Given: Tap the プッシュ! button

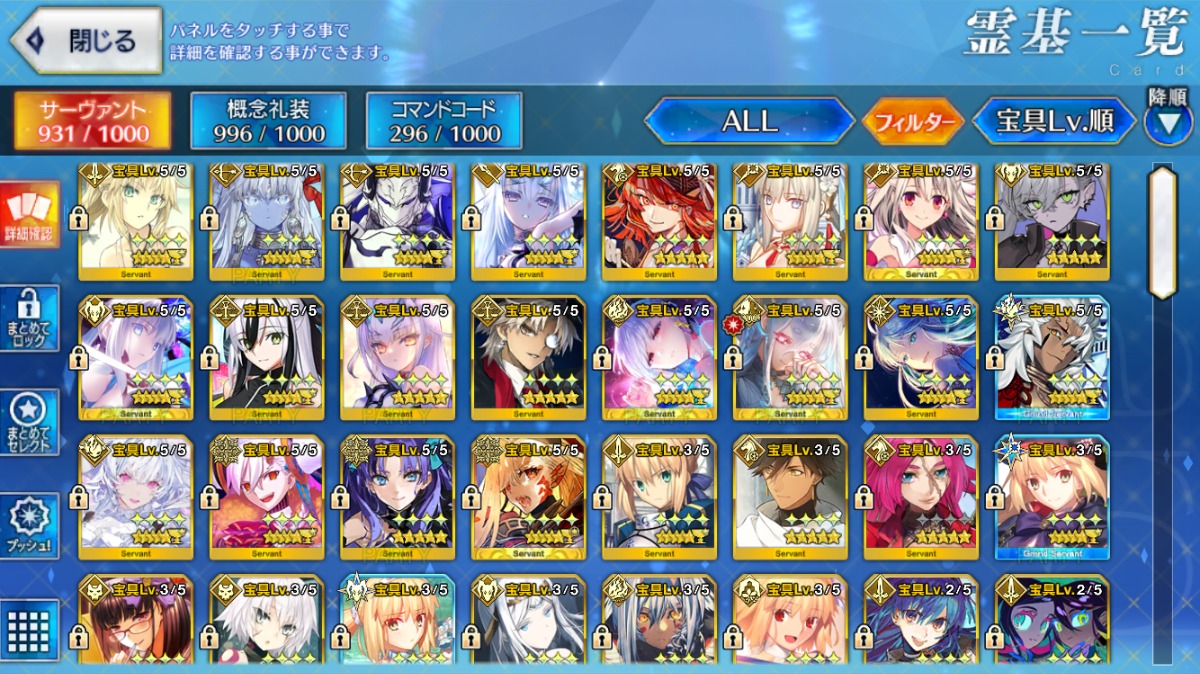Looking at the screenshot, I should pyautogui.click(x=30, y=525).
